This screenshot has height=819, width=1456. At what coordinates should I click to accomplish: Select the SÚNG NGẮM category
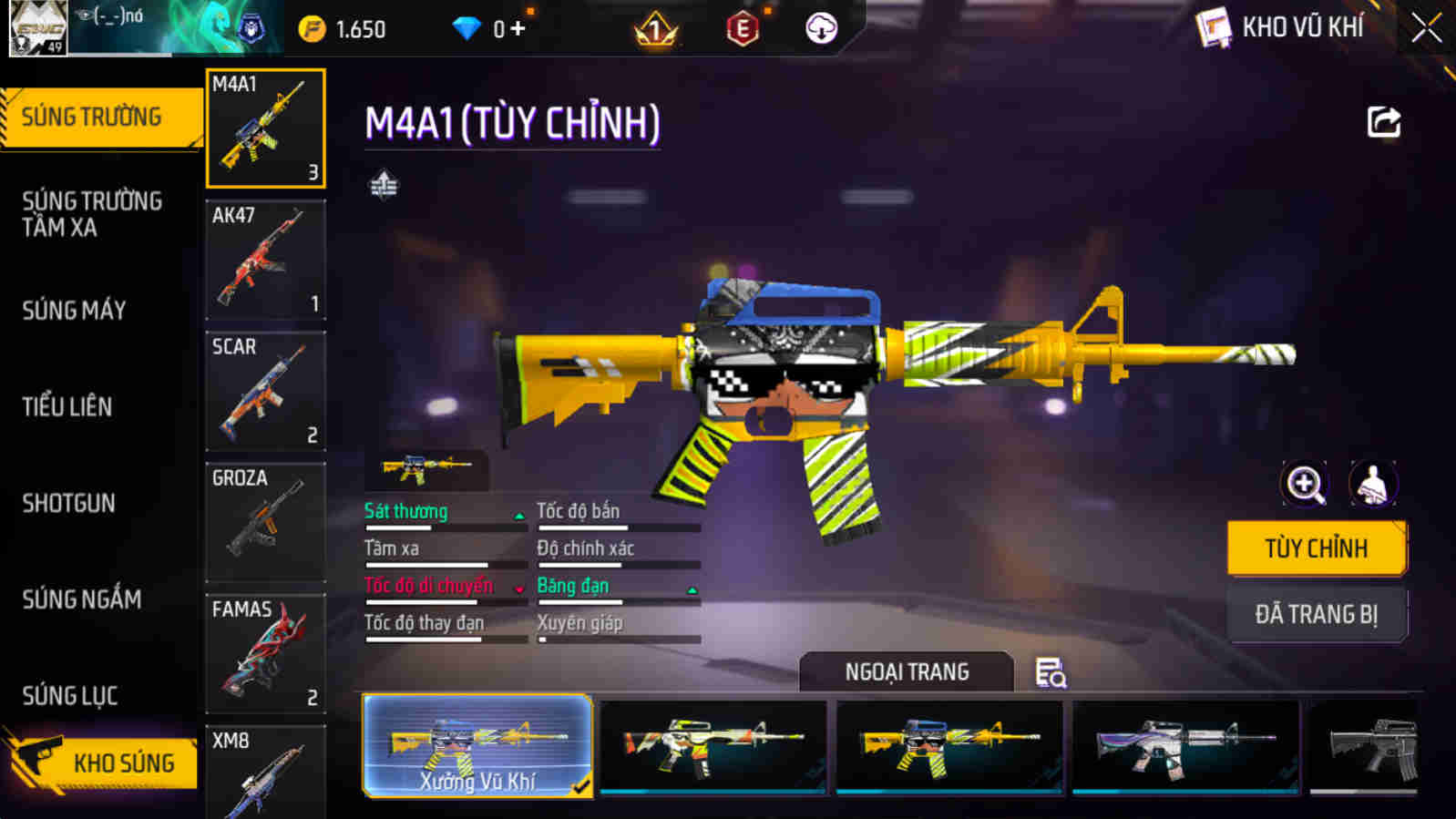click(x=81, y=599)
